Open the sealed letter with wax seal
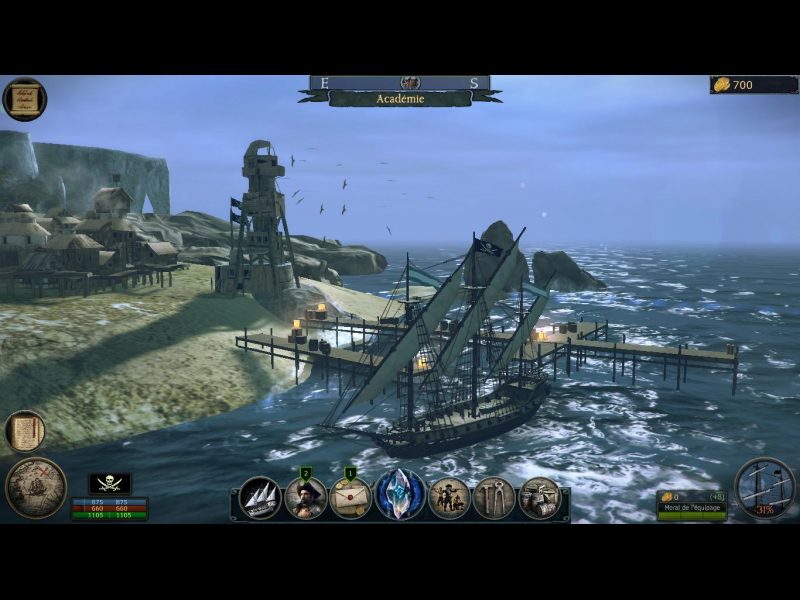 click(351, 497)
